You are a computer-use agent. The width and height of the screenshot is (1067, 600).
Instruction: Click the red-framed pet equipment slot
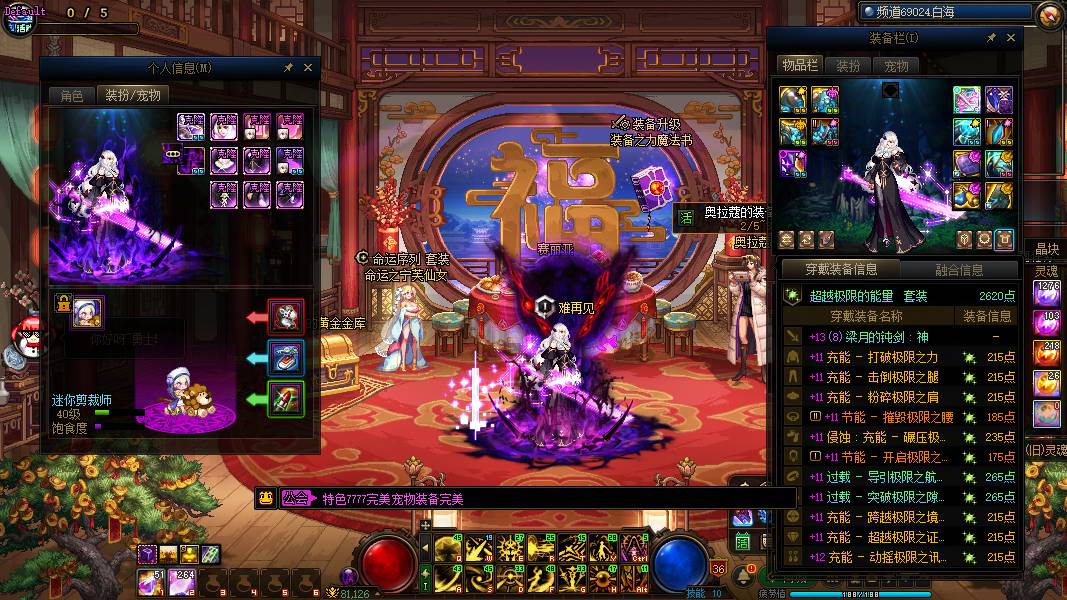[x=286, y=318]
